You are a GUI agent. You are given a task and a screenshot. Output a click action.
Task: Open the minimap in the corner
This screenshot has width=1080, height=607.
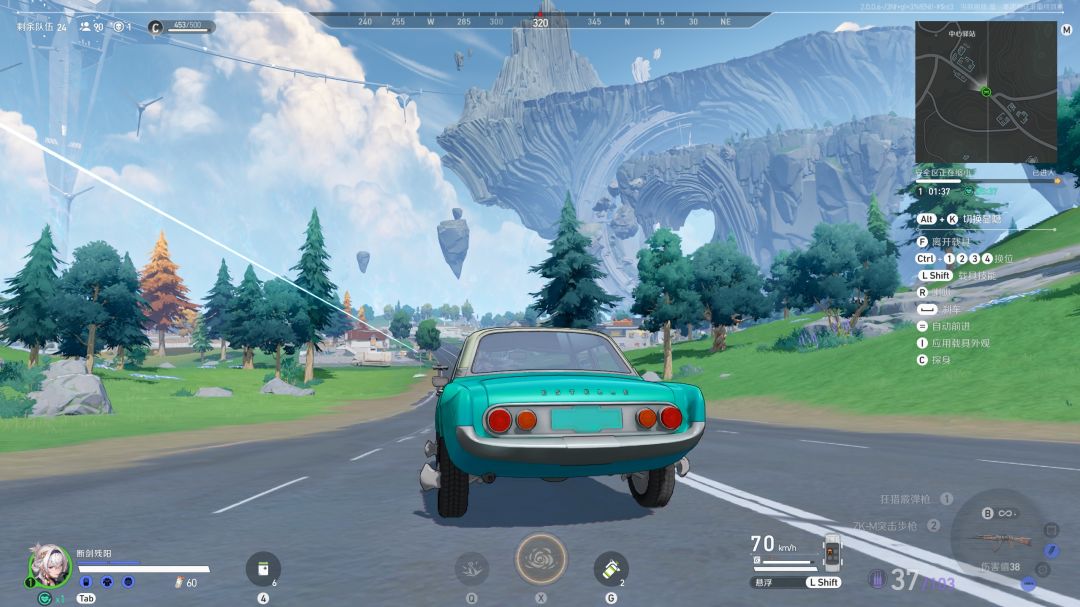[x=986, y=92]
